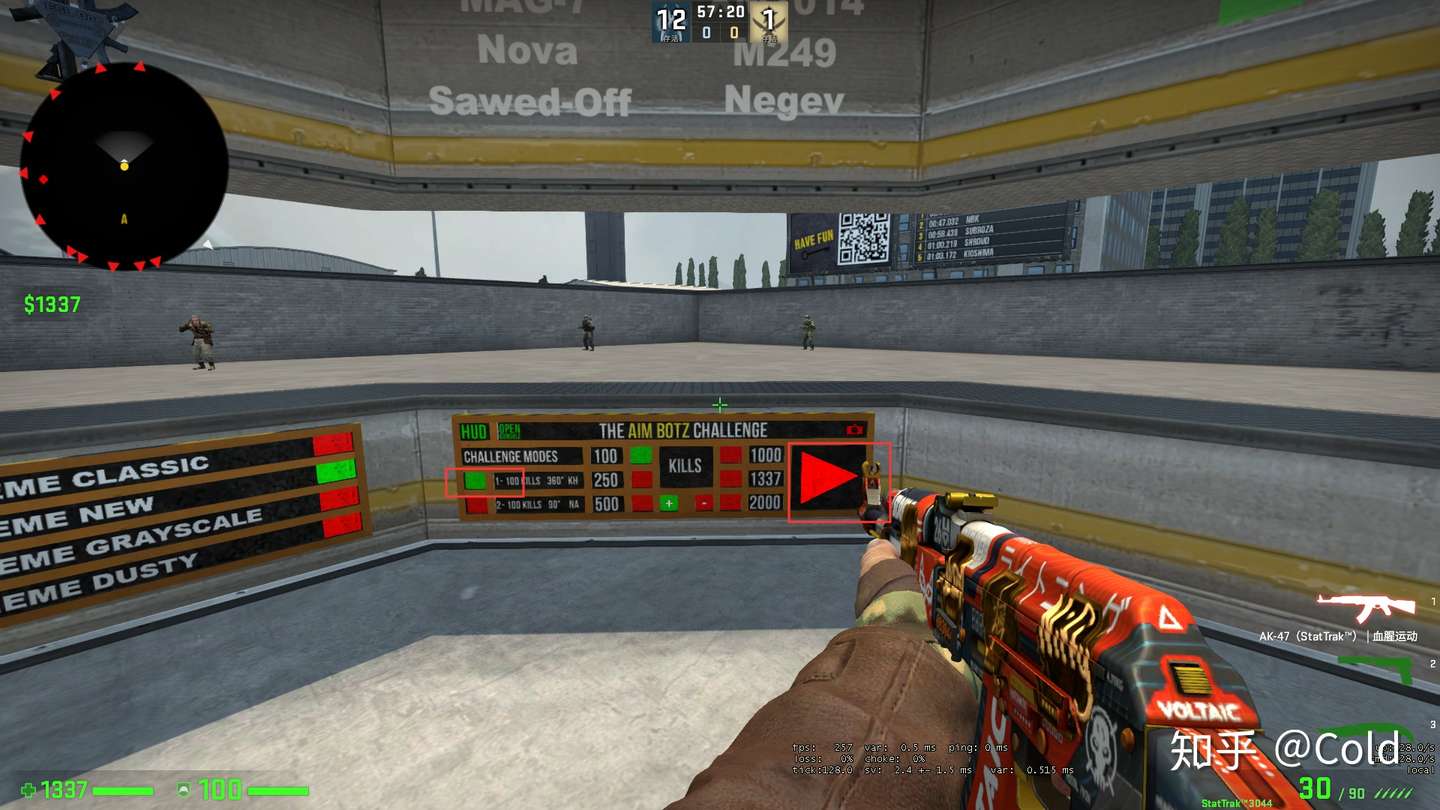Click the HUD toggle on the challenge board

pyautogui.click(x=472, y=429)
